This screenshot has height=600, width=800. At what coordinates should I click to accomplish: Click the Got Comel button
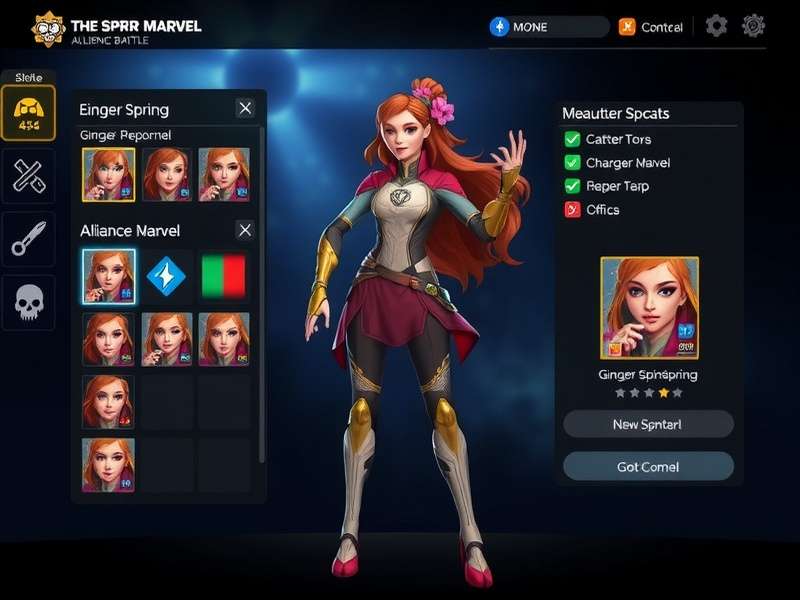pos(648,466)
